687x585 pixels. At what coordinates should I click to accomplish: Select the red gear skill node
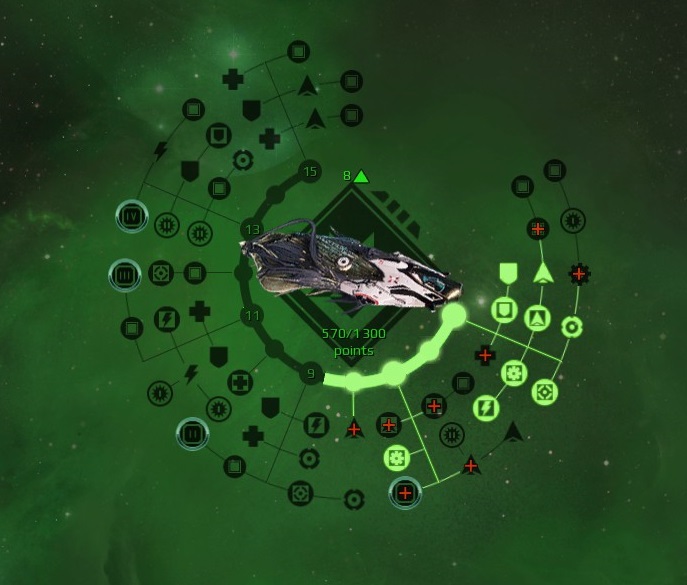tap(577, 271)
